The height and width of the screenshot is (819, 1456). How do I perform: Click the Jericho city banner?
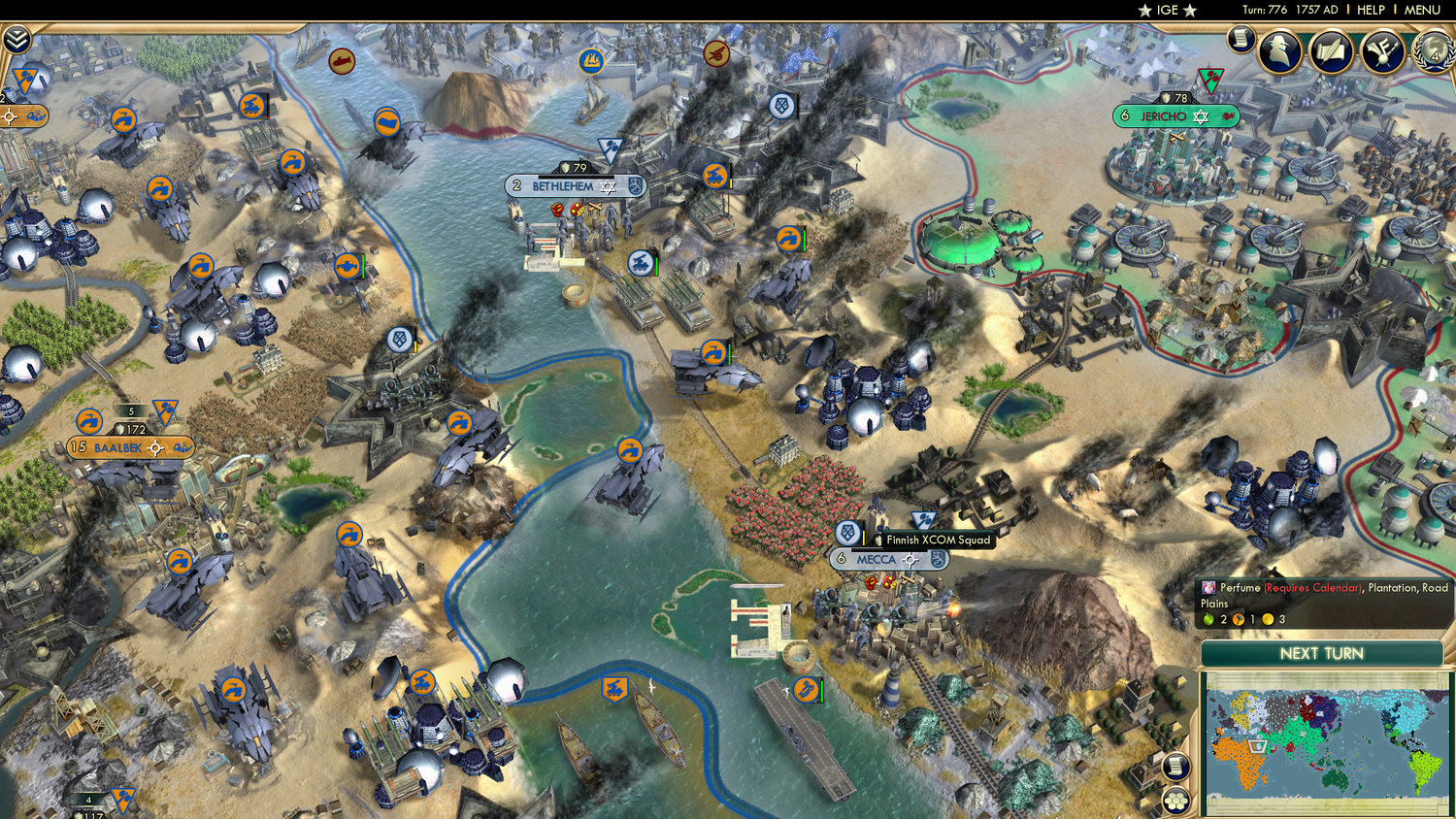pyautogui.click(x=1175, y=115)
